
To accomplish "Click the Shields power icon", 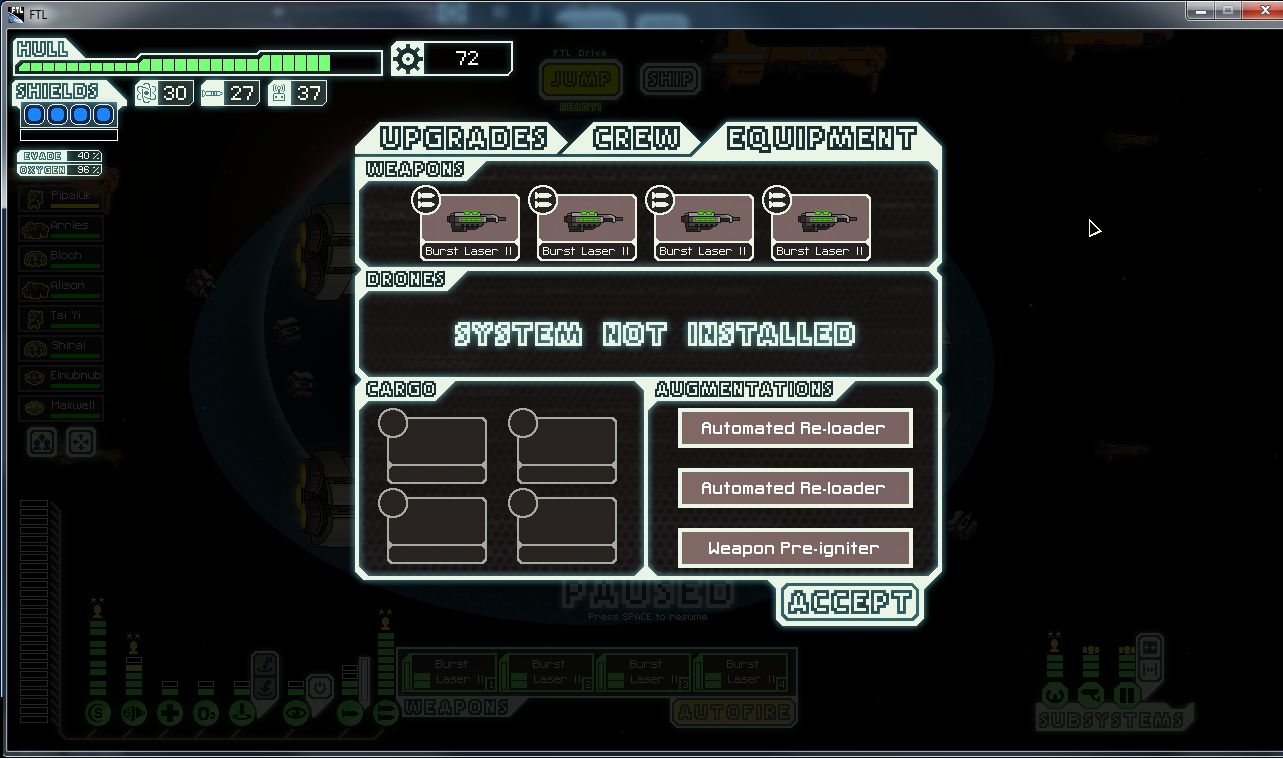I will (x=98, y=712).
